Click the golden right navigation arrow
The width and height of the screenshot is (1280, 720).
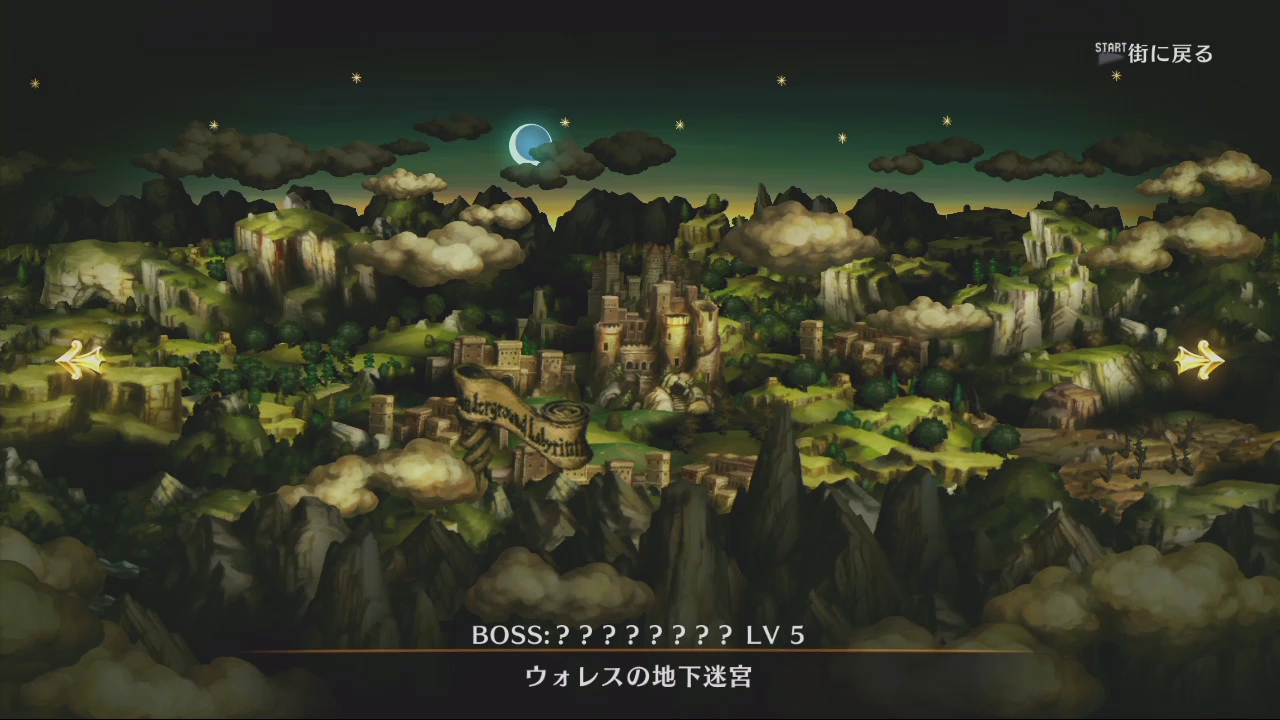(1198, 362)
